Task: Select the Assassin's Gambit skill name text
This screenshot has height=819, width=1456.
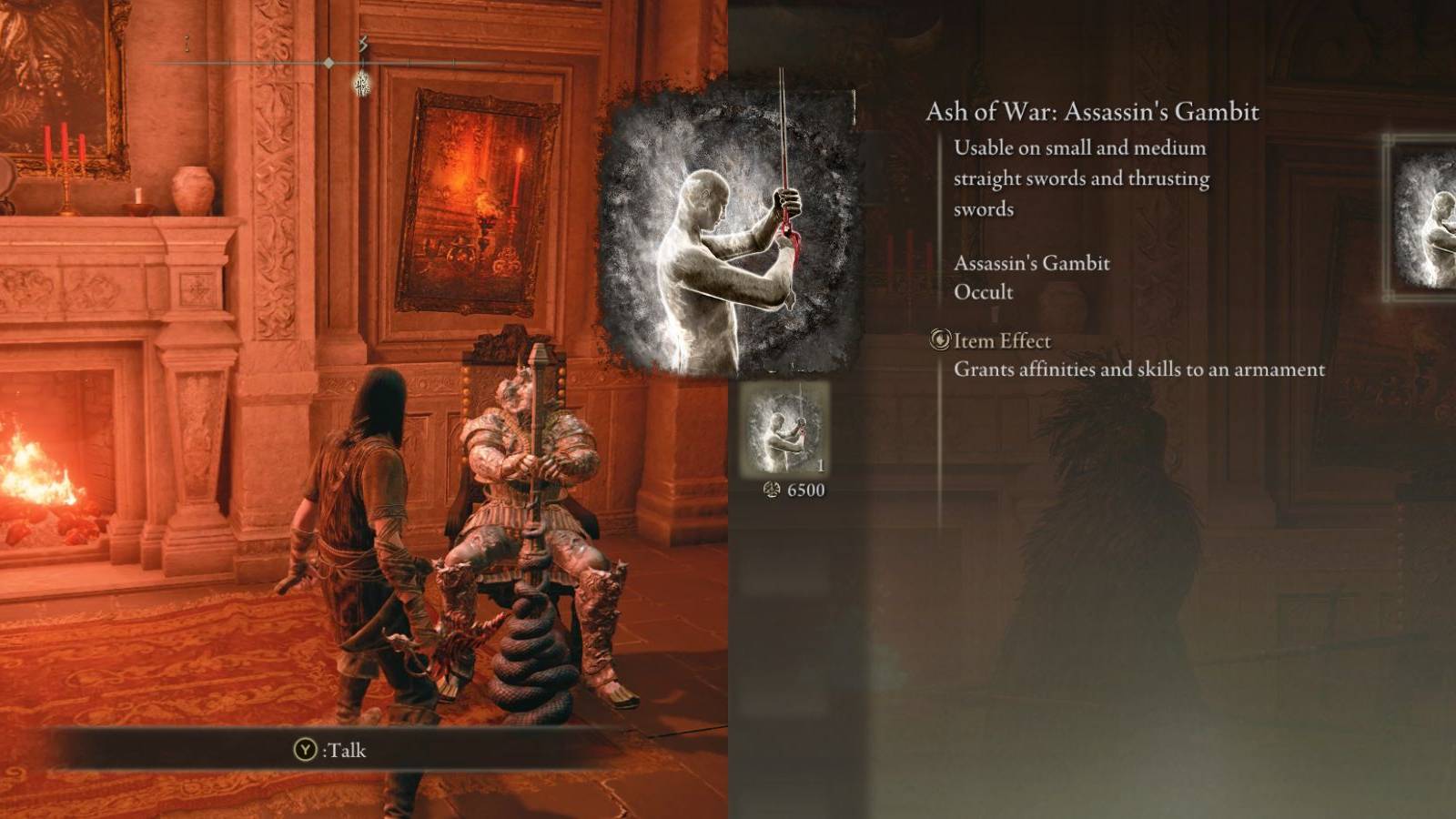Action: 1031,263
